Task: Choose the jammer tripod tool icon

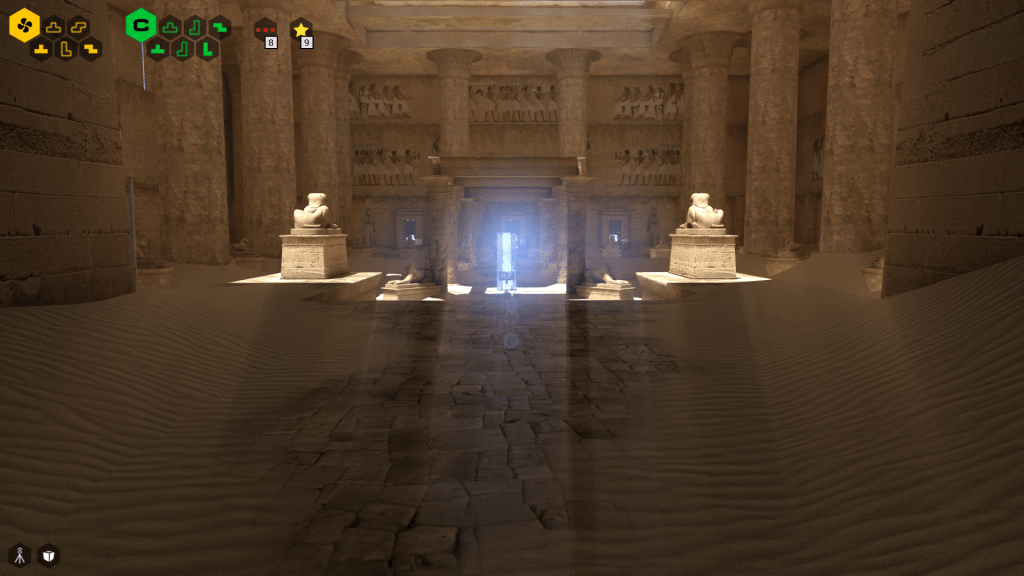Action: coord(19,555)
